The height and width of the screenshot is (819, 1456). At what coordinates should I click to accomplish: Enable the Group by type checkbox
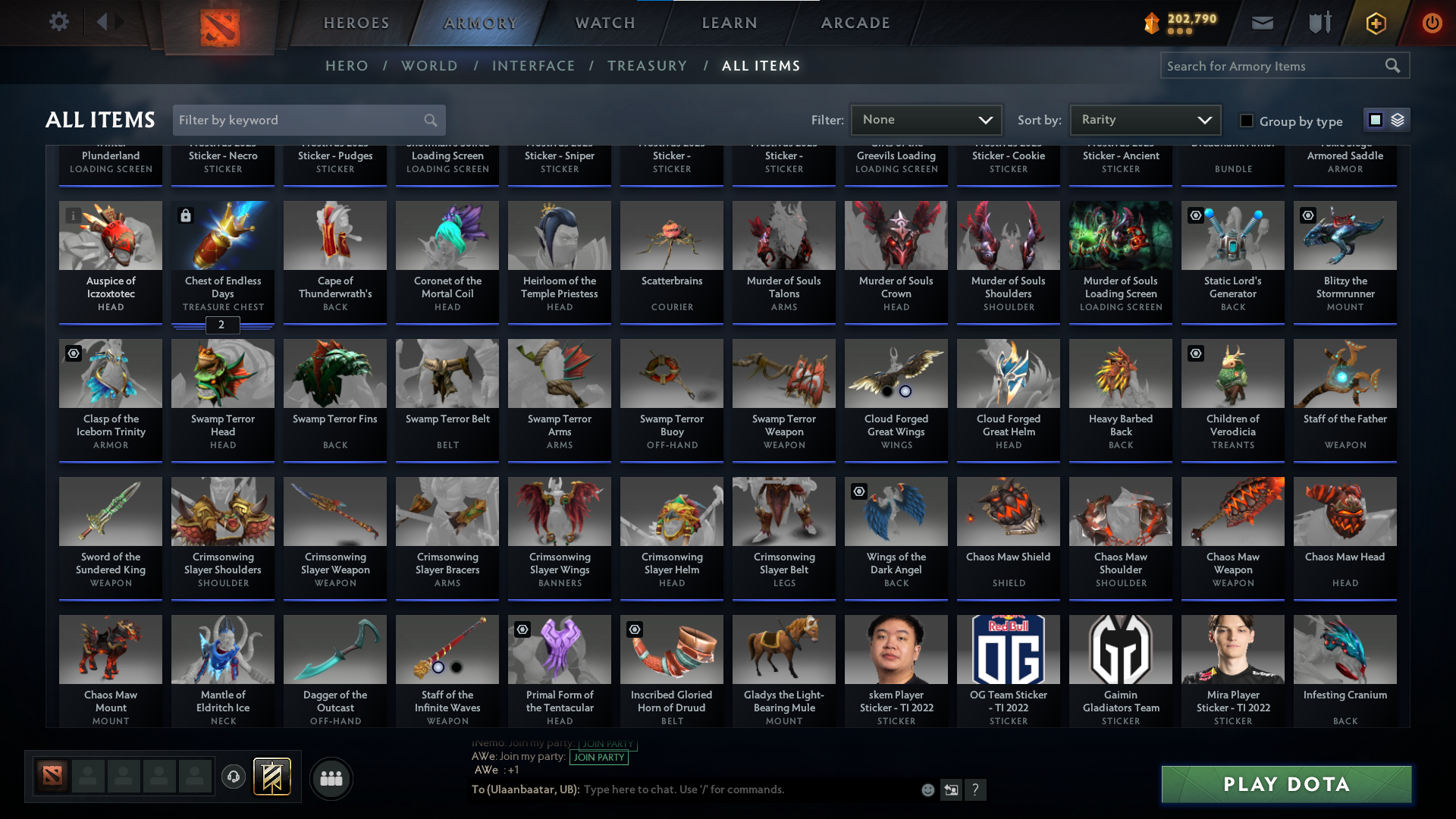click(1246, 121)
